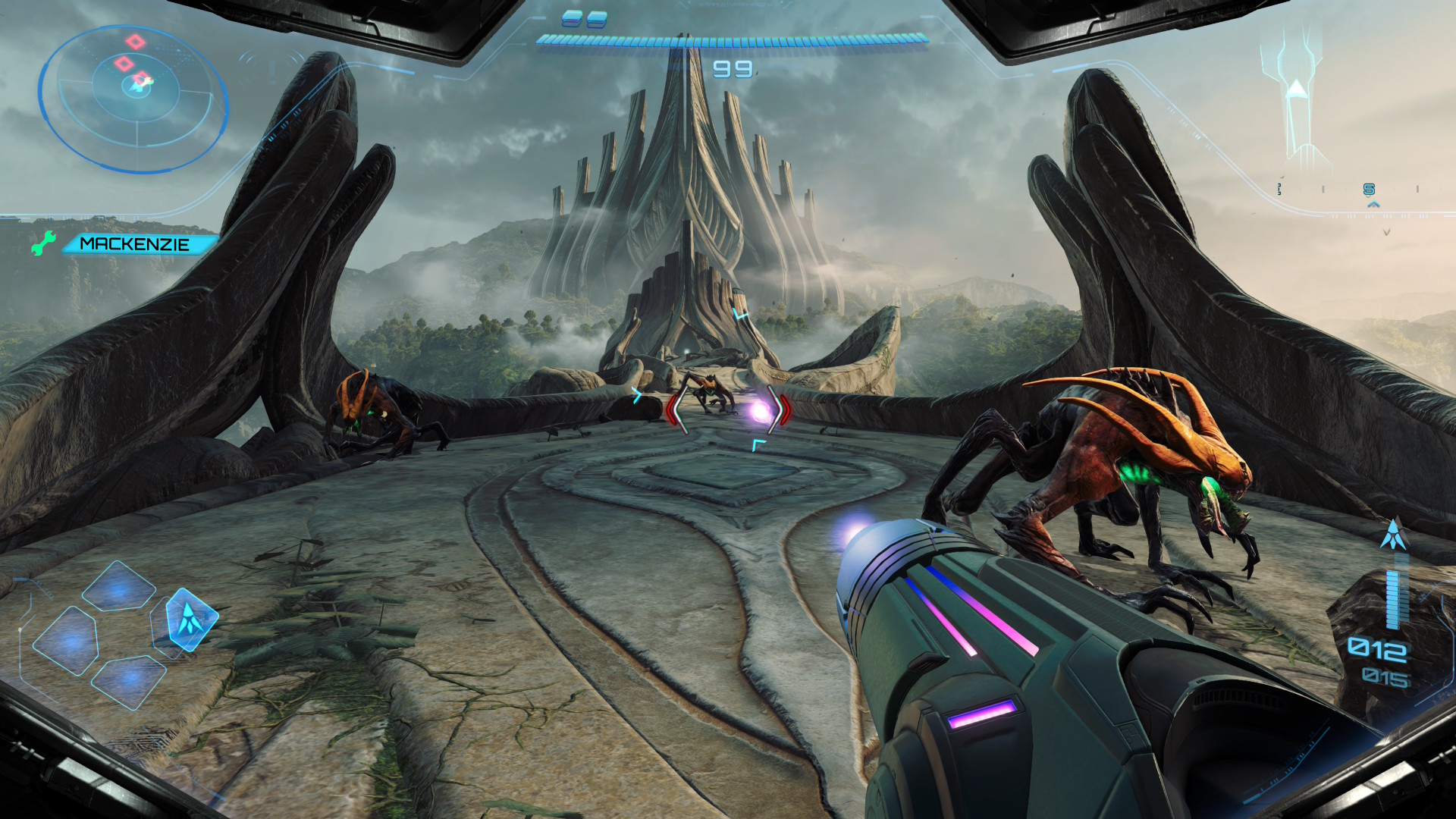1456x819 pixels.
Task: Click the circular radar display
Action: [x=134, y=99]
